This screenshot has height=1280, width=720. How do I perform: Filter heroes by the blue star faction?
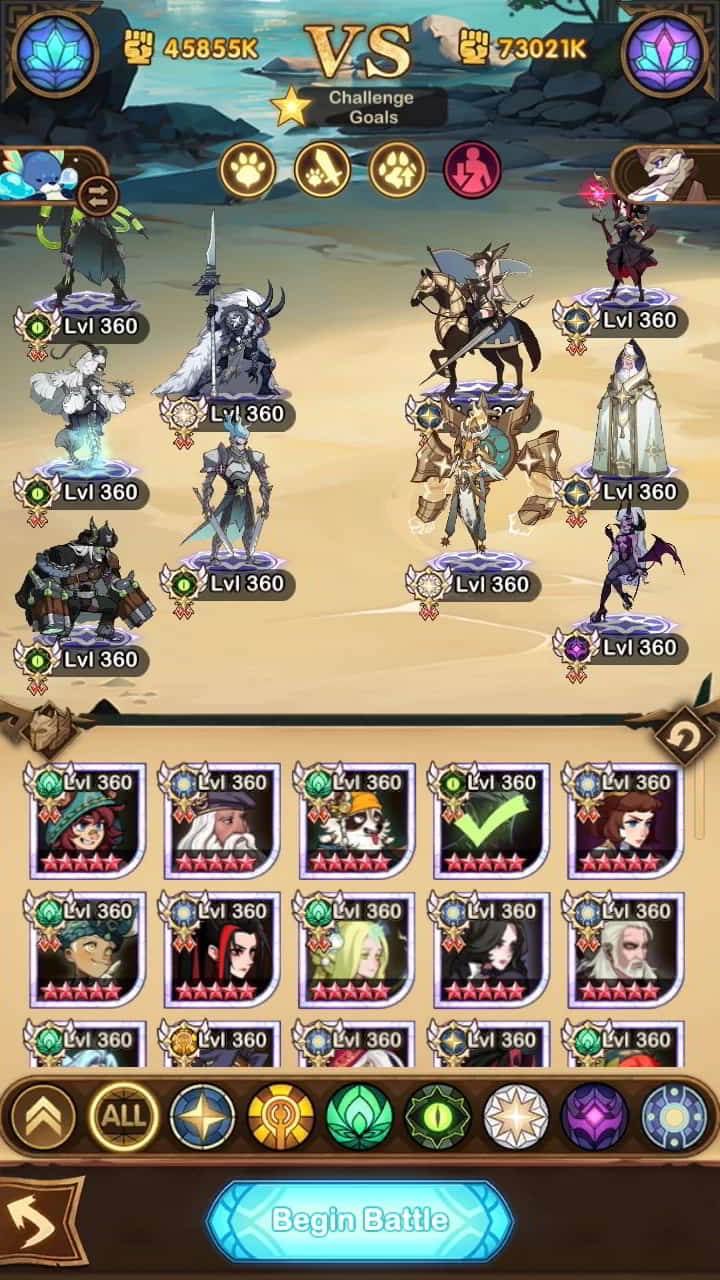tap(202, 1116)
